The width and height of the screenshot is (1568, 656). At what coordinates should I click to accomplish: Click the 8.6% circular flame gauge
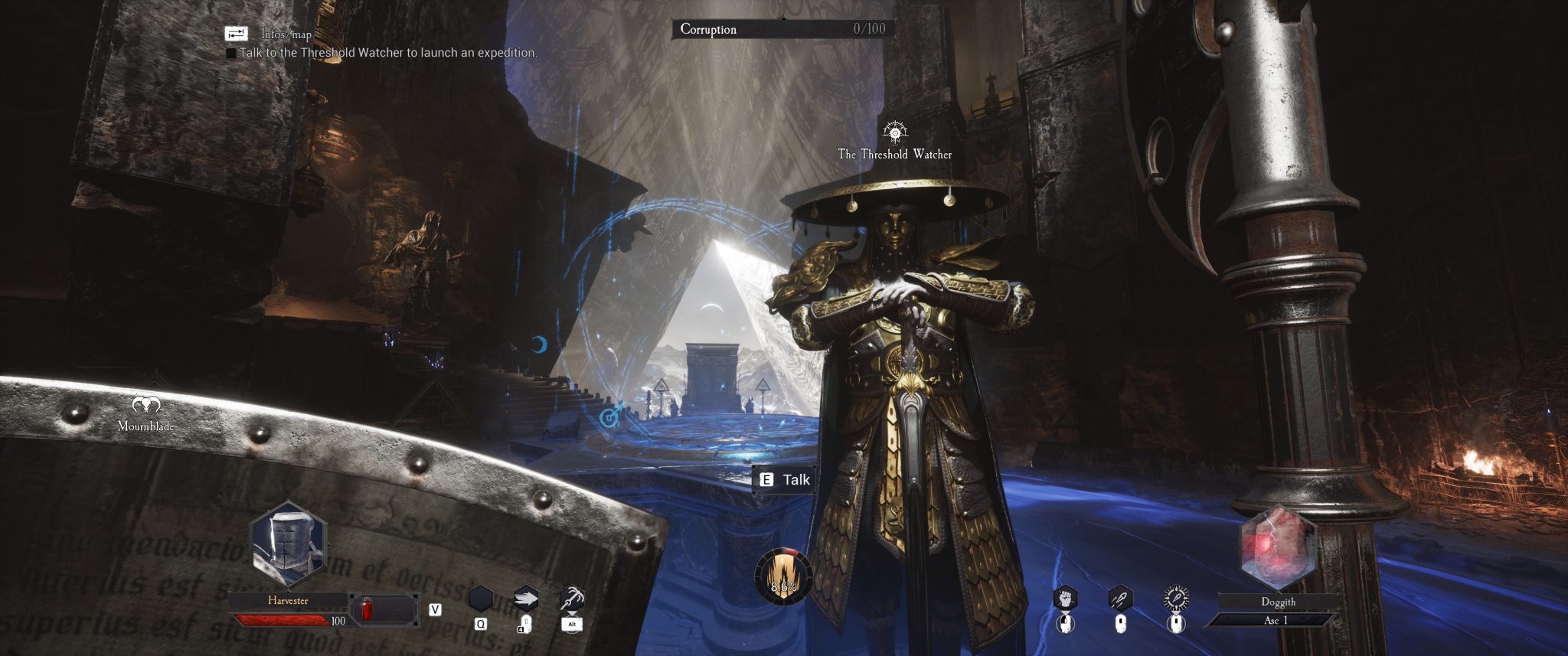(782, 576)
